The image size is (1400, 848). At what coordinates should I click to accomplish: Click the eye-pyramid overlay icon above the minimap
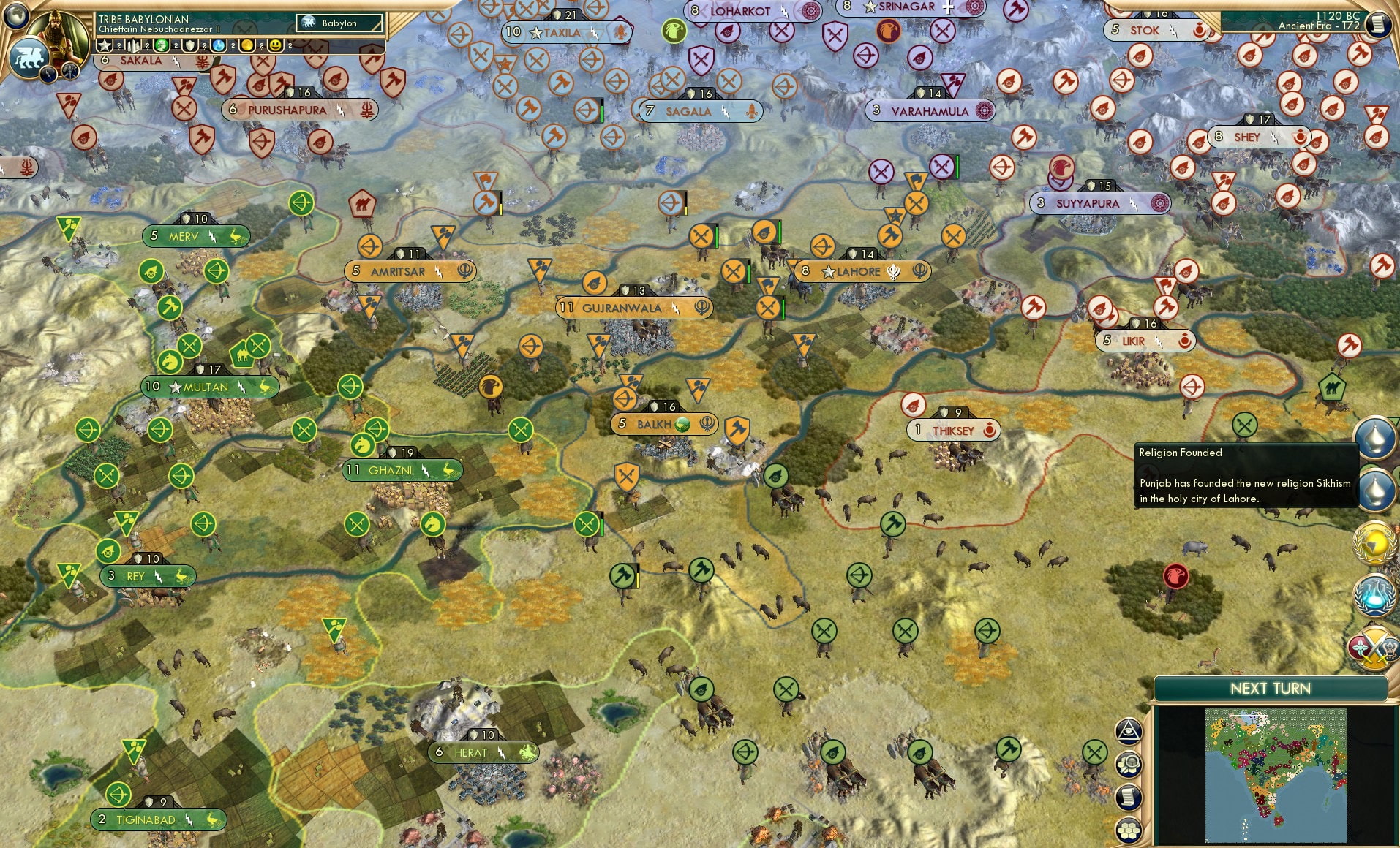point(1128,731)
